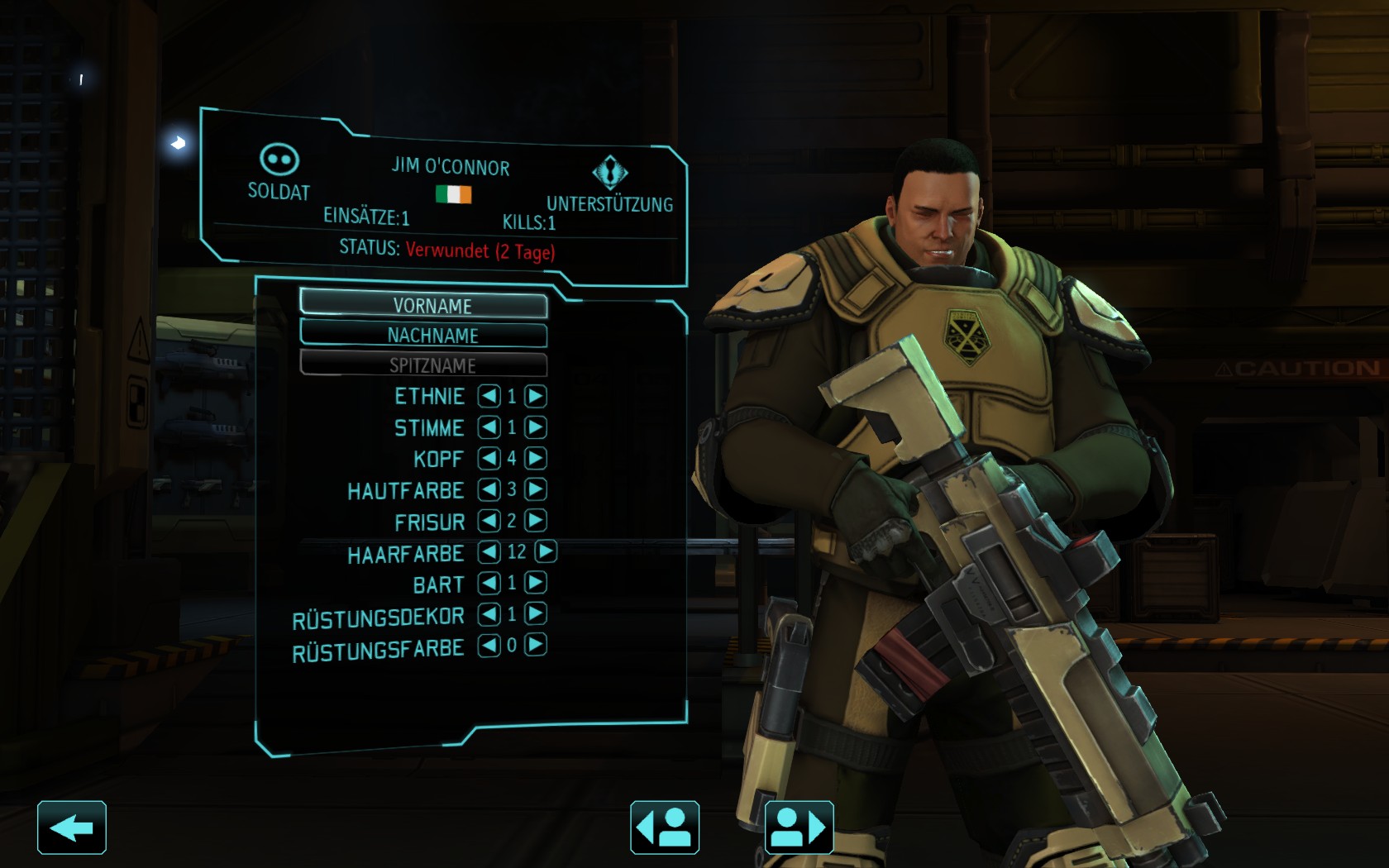Increase the Ethnie value with right arrow
Image resolution: width=1389 pixels, height=868 pixels.
(536, 396)
